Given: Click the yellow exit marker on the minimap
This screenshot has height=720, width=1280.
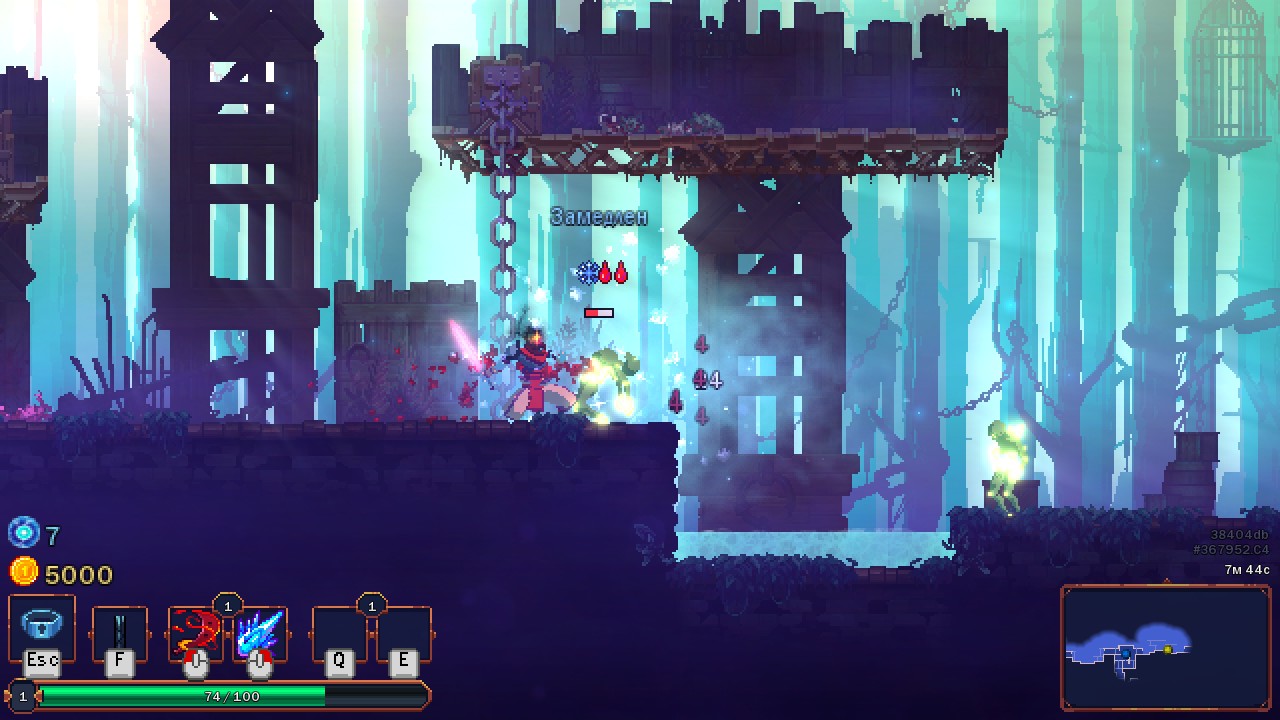Looking at the screenshot, I should [x=1168, y=650].
